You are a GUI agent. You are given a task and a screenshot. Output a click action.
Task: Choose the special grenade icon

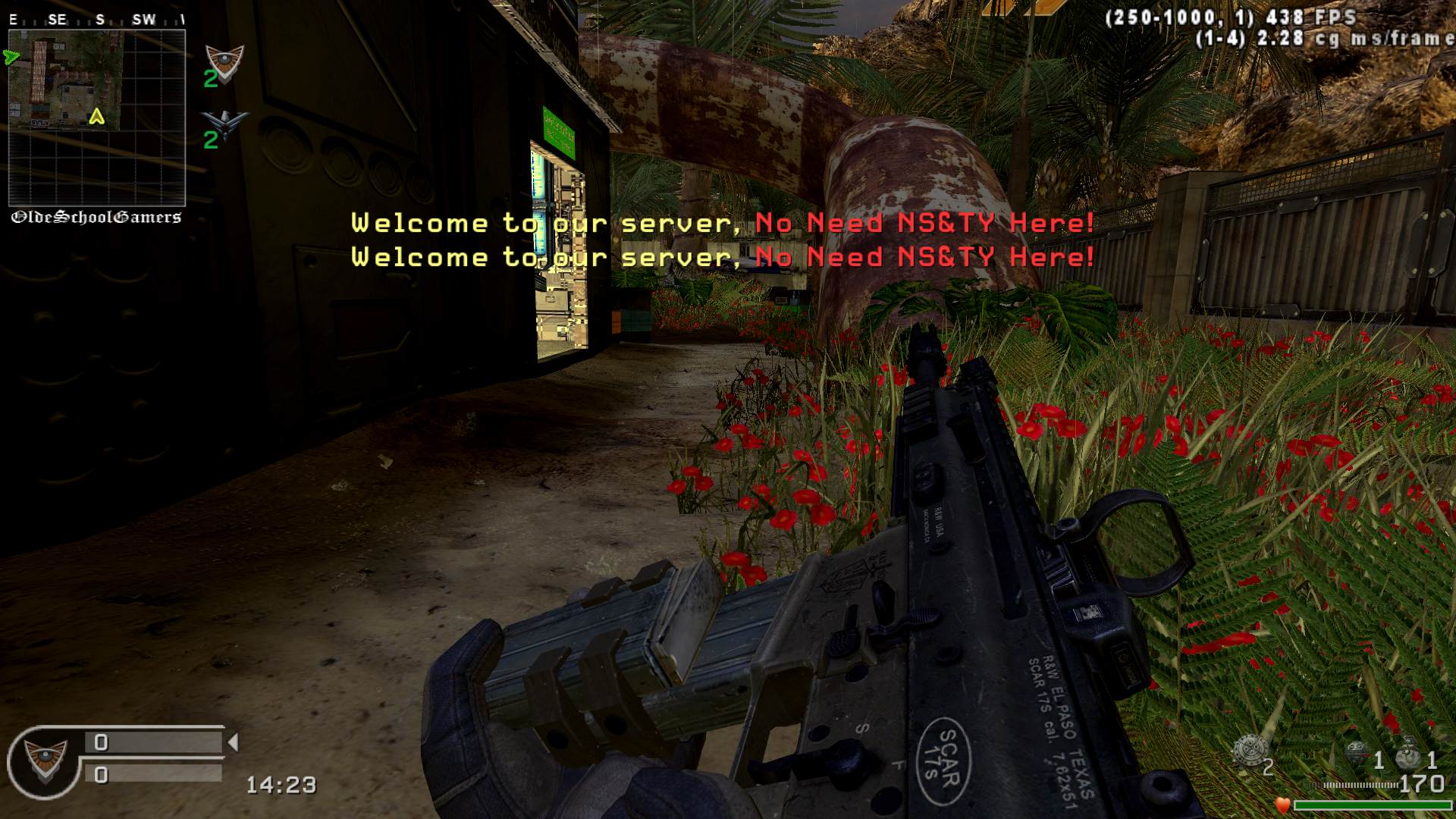[1357, 754]
